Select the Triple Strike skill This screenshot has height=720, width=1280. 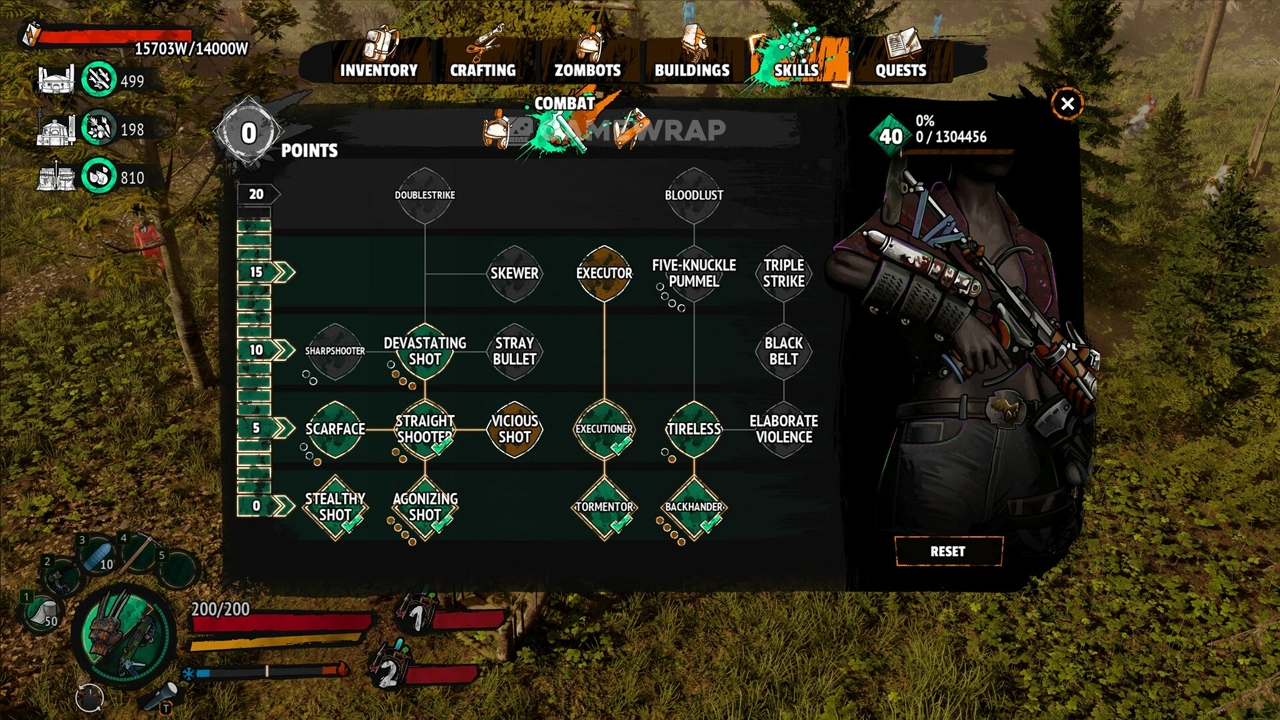[x=784, y=273]
